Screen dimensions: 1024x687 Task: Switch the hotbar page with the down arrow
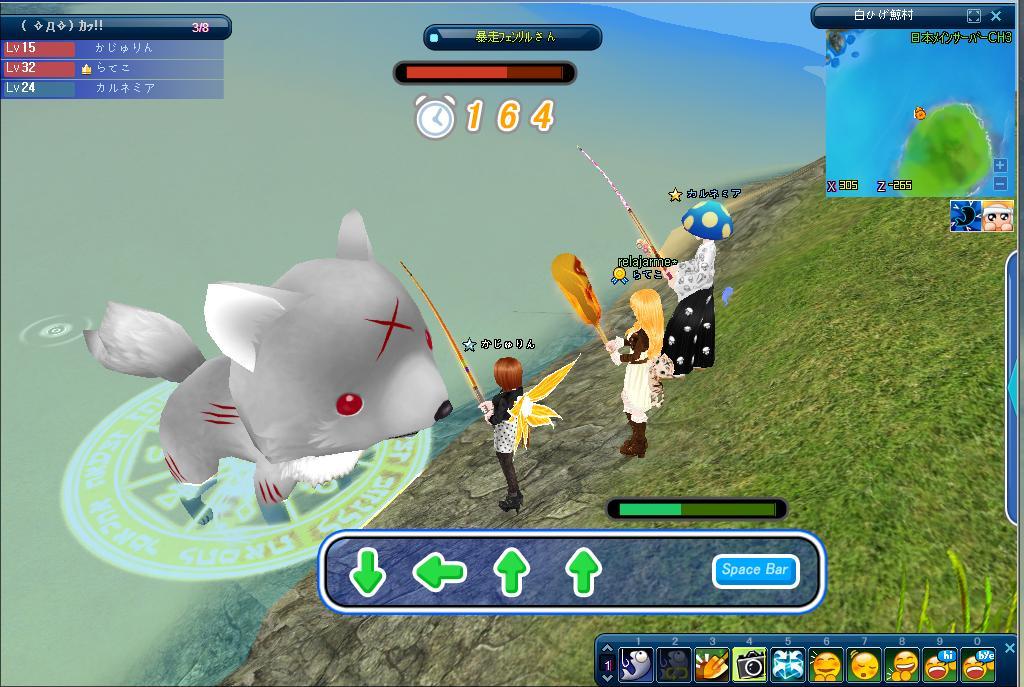coord(606,676)
